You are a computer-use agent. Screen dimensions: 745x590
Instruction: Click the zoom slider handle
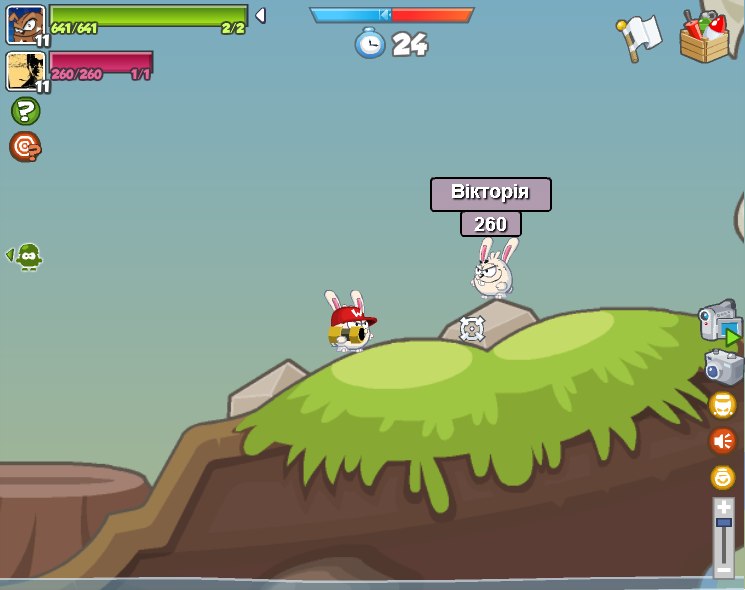[x=724, y=523]
